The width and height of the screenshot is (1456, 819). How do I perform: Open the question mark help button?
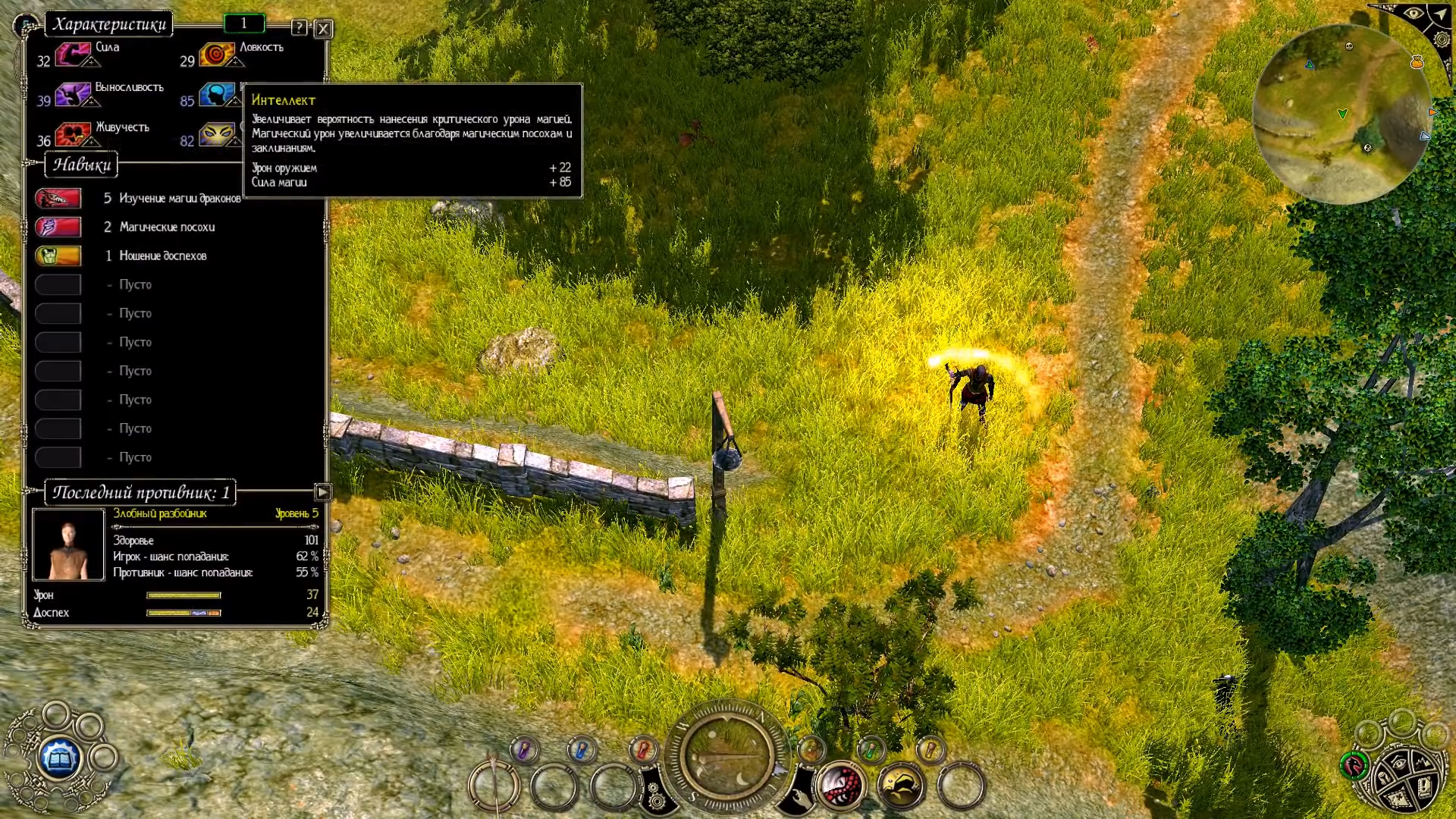(300, 28)
